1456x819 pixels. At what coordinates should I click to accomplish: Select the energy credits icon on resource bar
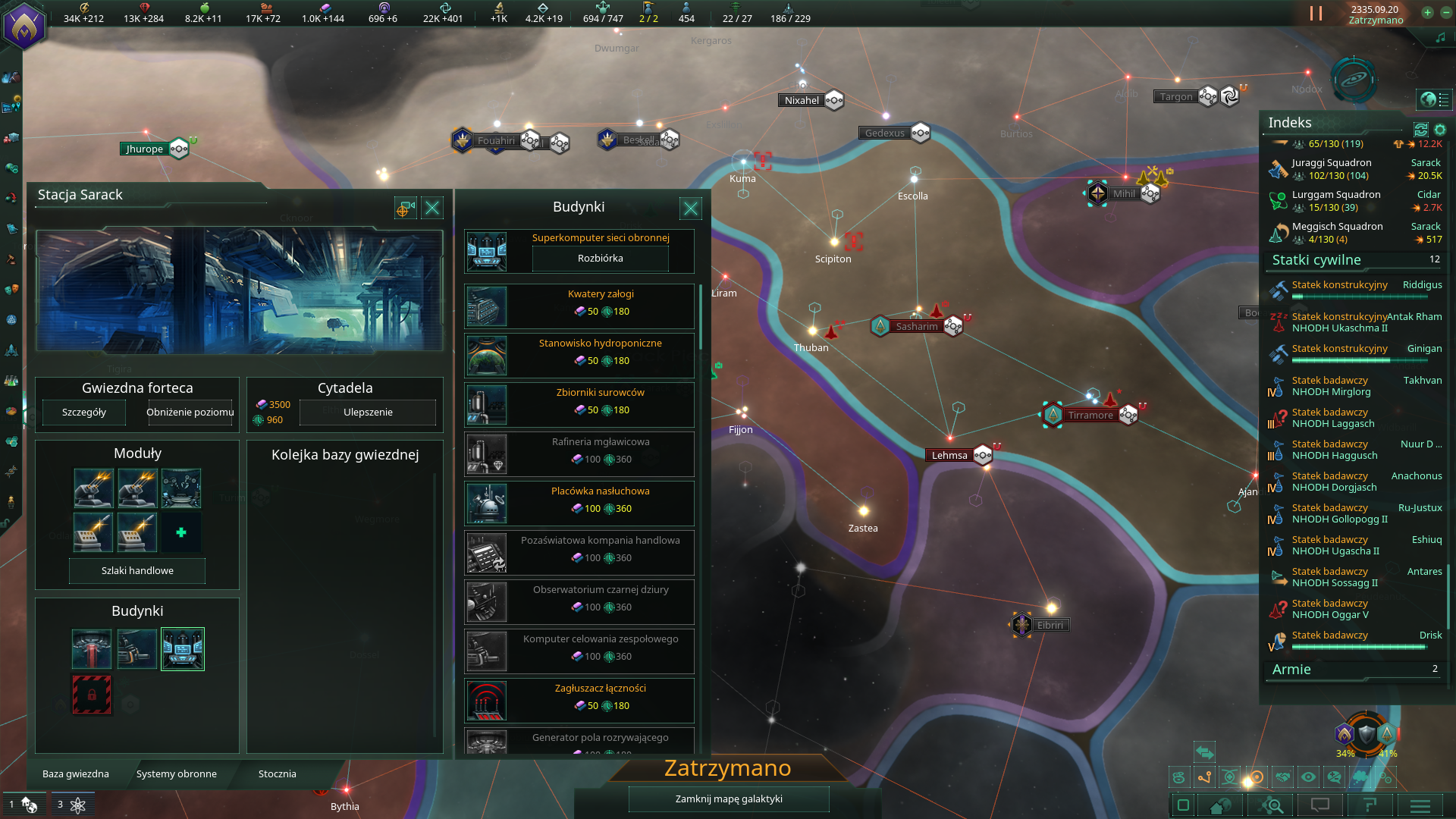click(84, 8)
